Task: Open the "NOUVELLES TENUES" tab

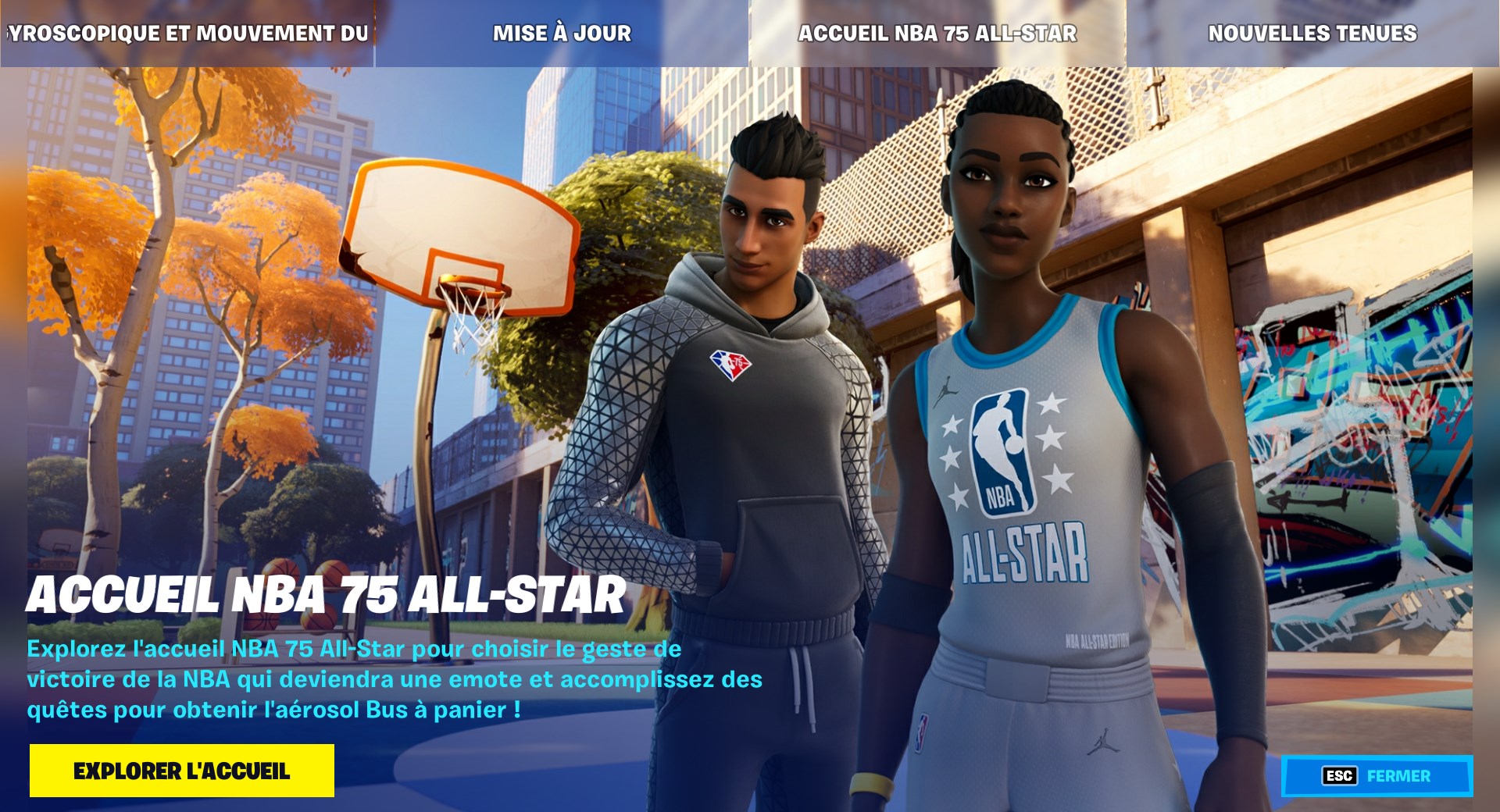Action: click(x=1311, y=33)
